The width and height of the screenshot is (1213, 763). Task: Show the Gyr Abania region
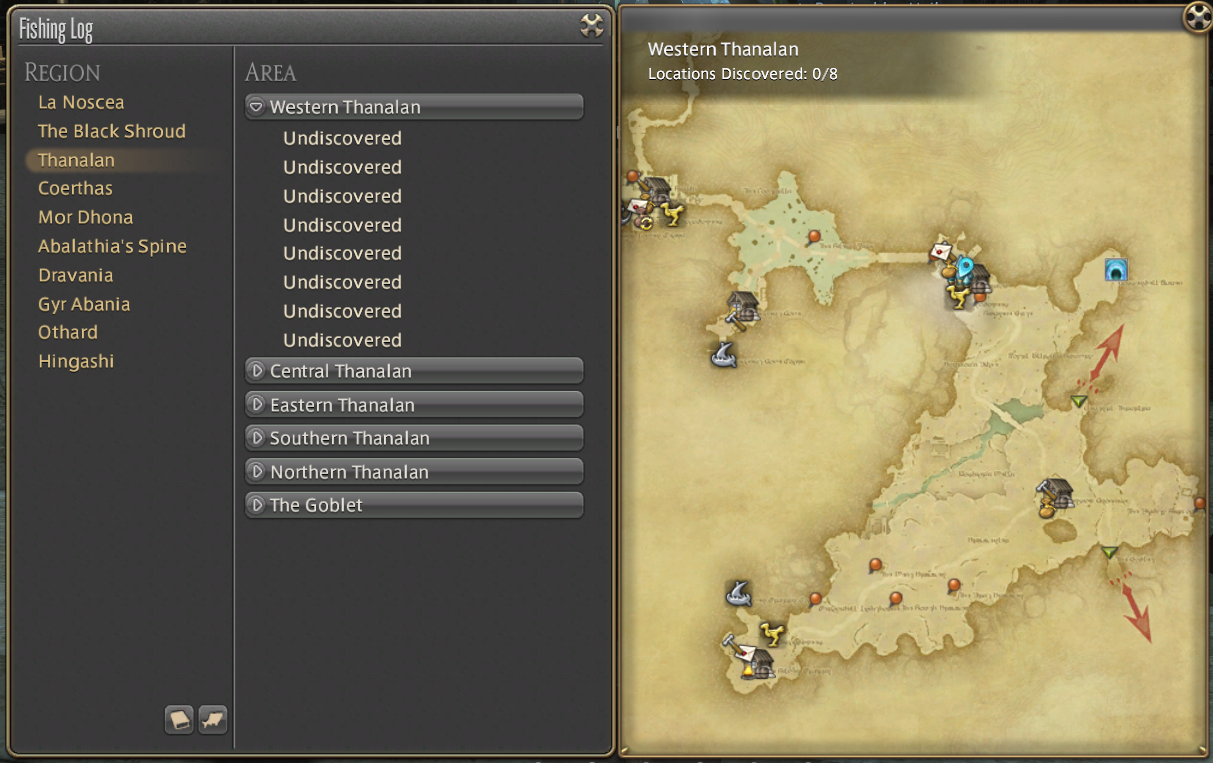84,304
